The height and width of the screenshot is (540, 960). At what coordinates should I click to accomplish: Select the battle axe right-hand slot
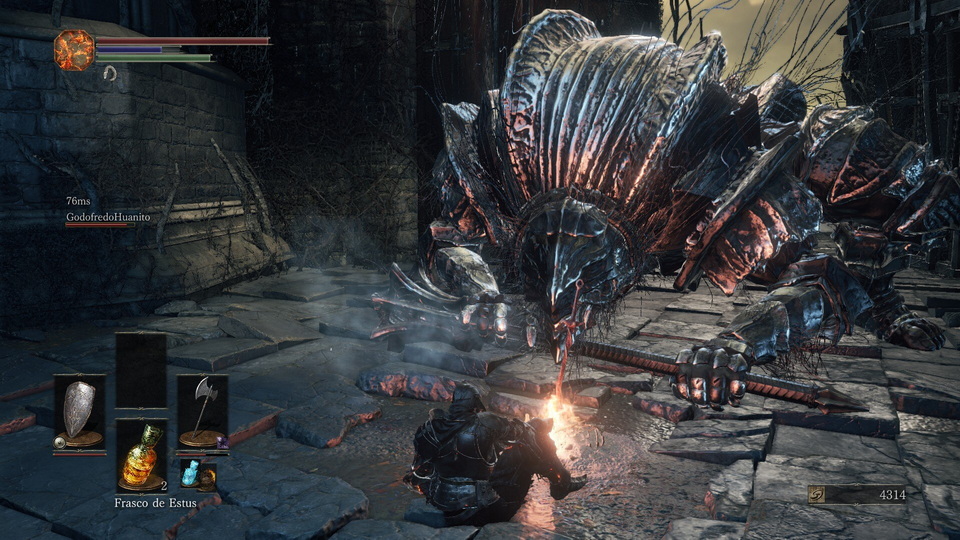coord(203,412)
